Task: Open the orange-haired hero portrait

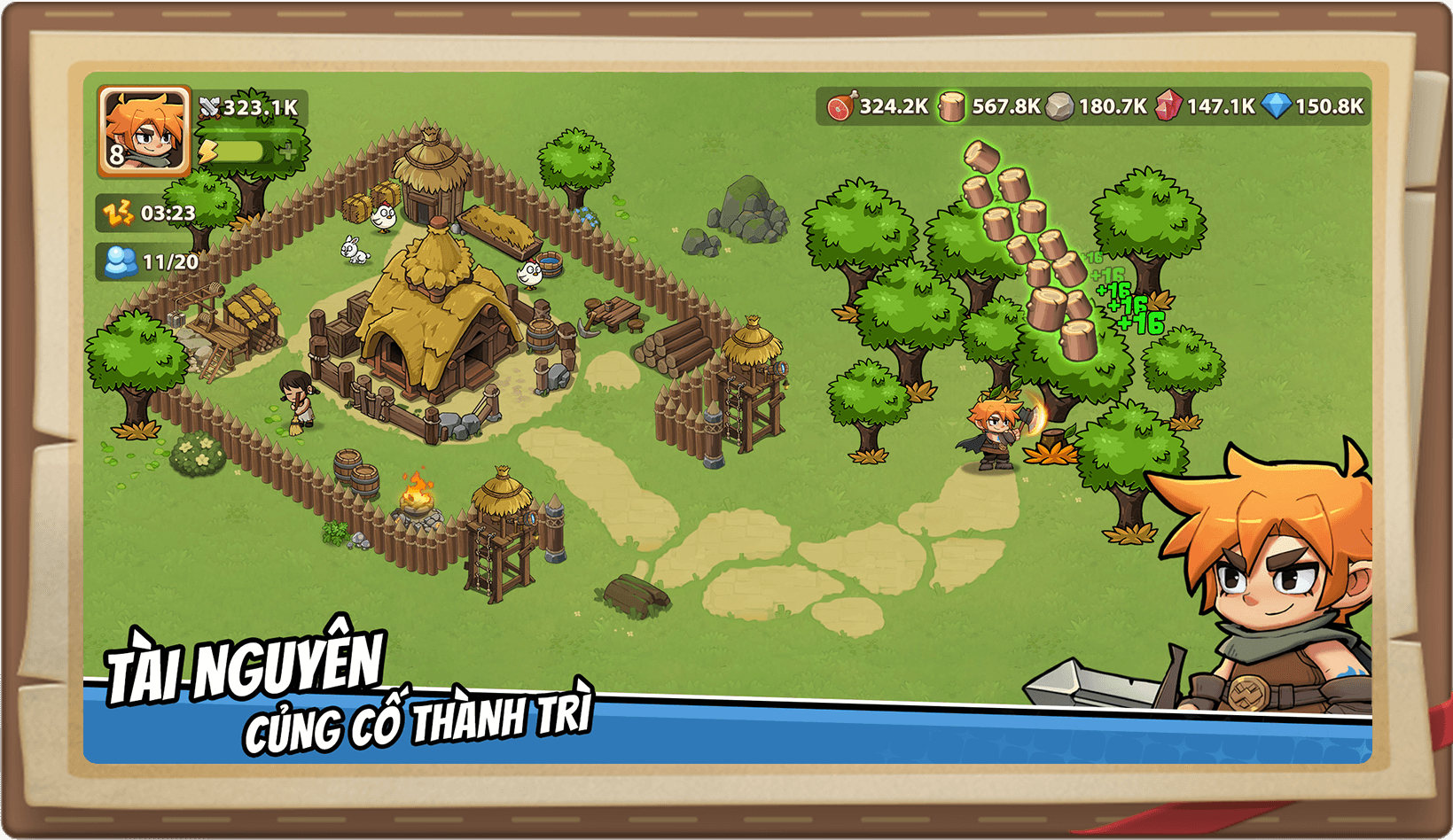Action: 144,131
